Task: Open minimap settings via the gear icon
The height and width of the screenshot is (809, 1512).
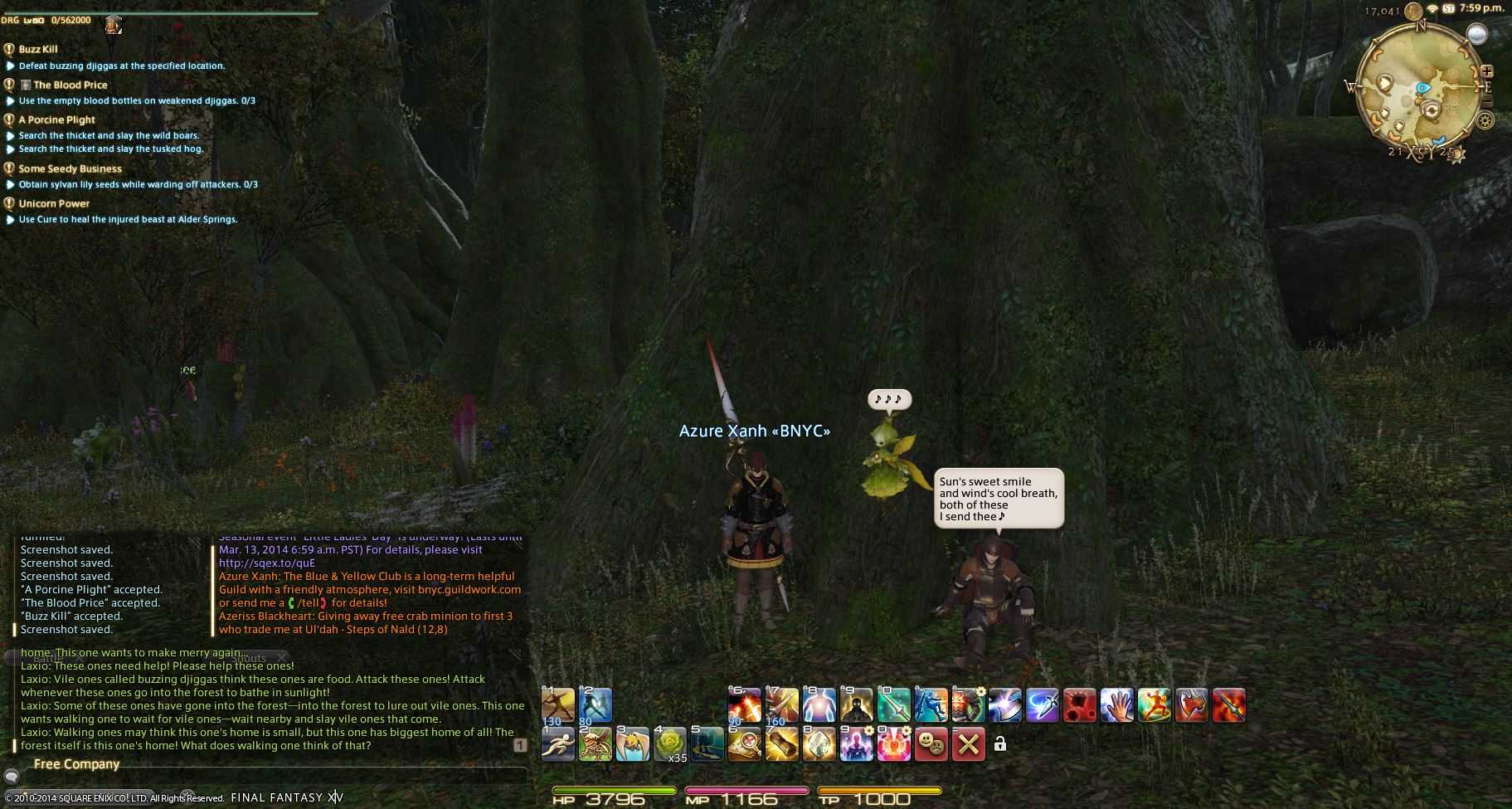Action: [x=1485, y=120]
